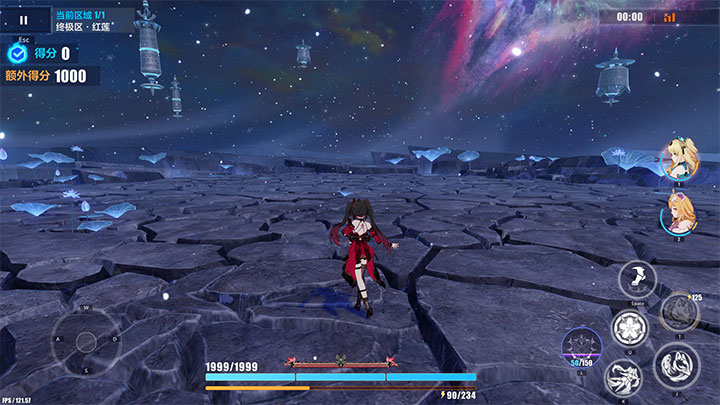720x405 pixels.
Task: Tap the virtual movement joystick
Action: click(x=86, y=340)
